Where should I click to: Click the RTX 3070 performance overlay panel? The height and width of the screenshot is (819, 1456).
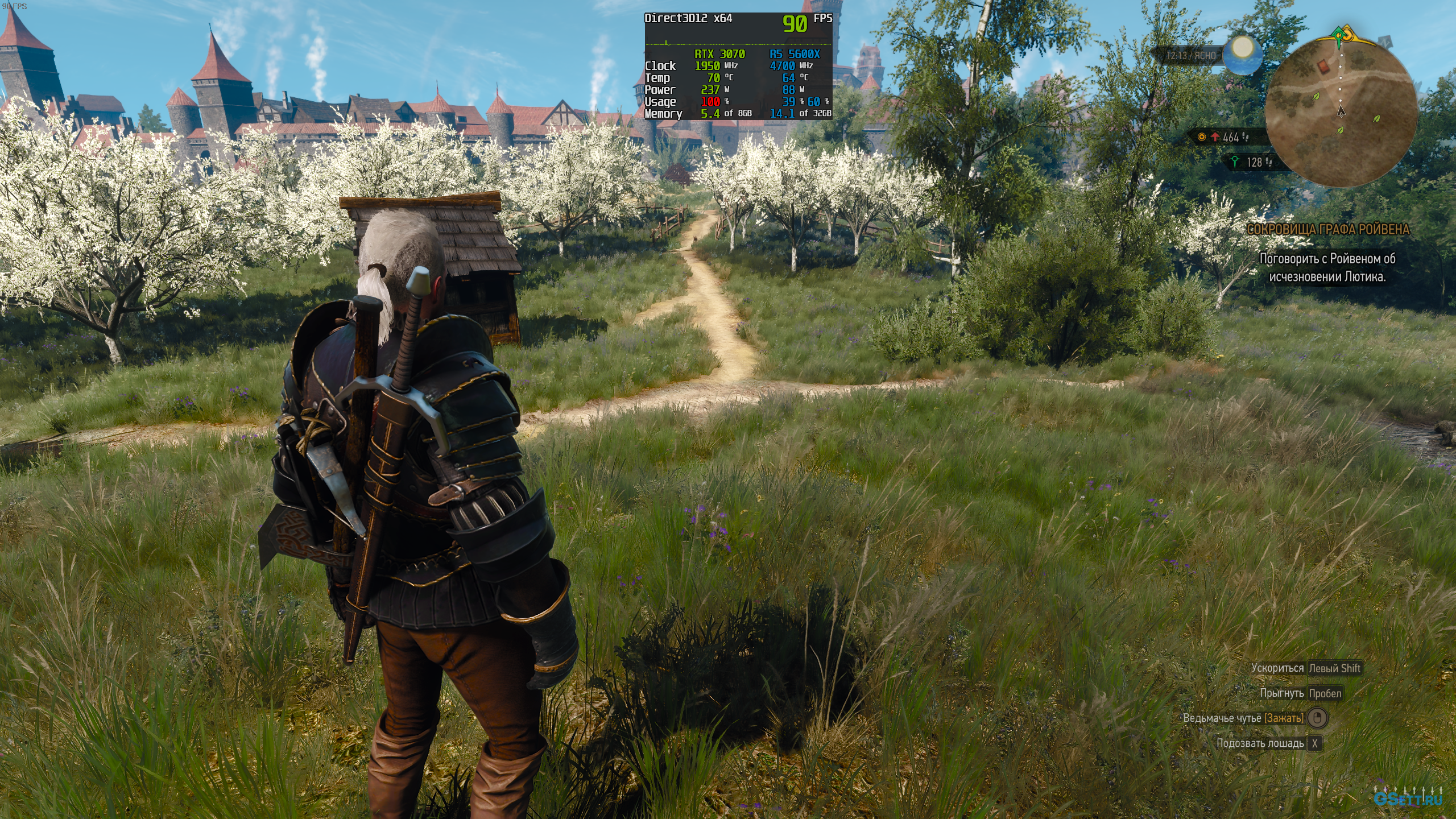pos(738,66)
